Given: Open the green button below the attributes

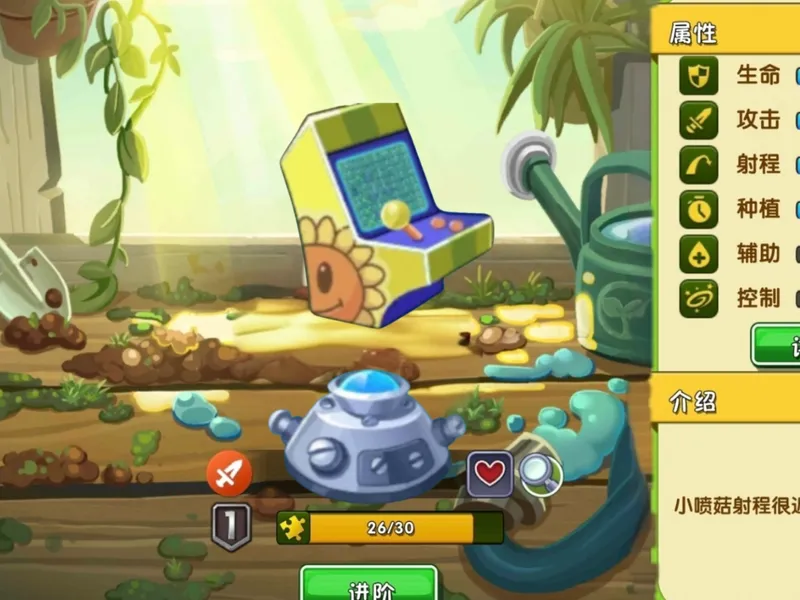Looking at the screenshot, I should pyautogui.click(x=778, y=345).
